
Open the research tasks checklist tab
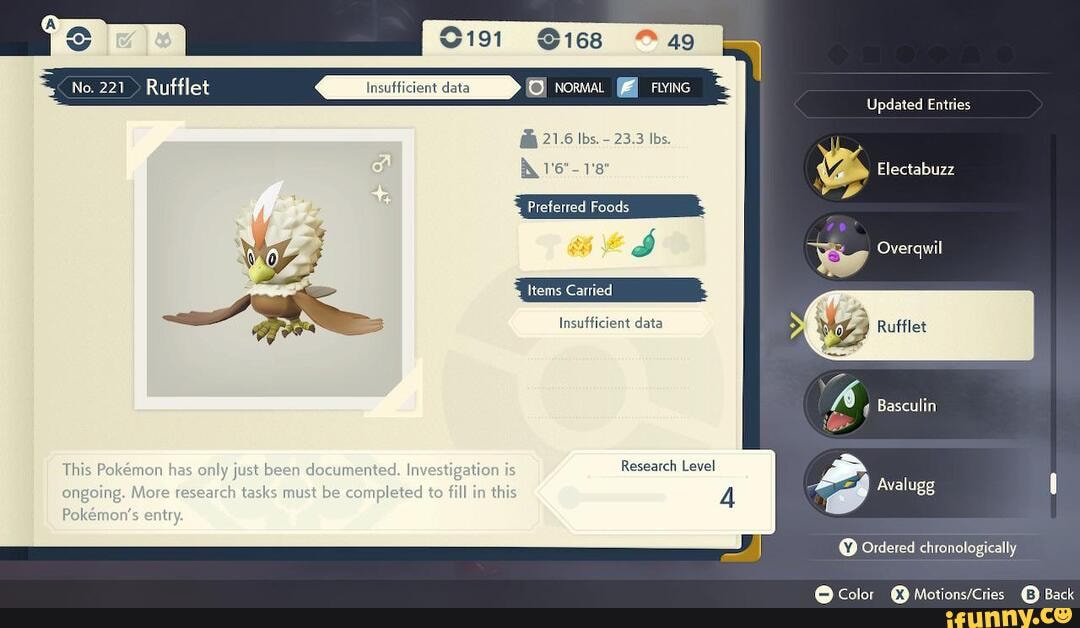125,41
